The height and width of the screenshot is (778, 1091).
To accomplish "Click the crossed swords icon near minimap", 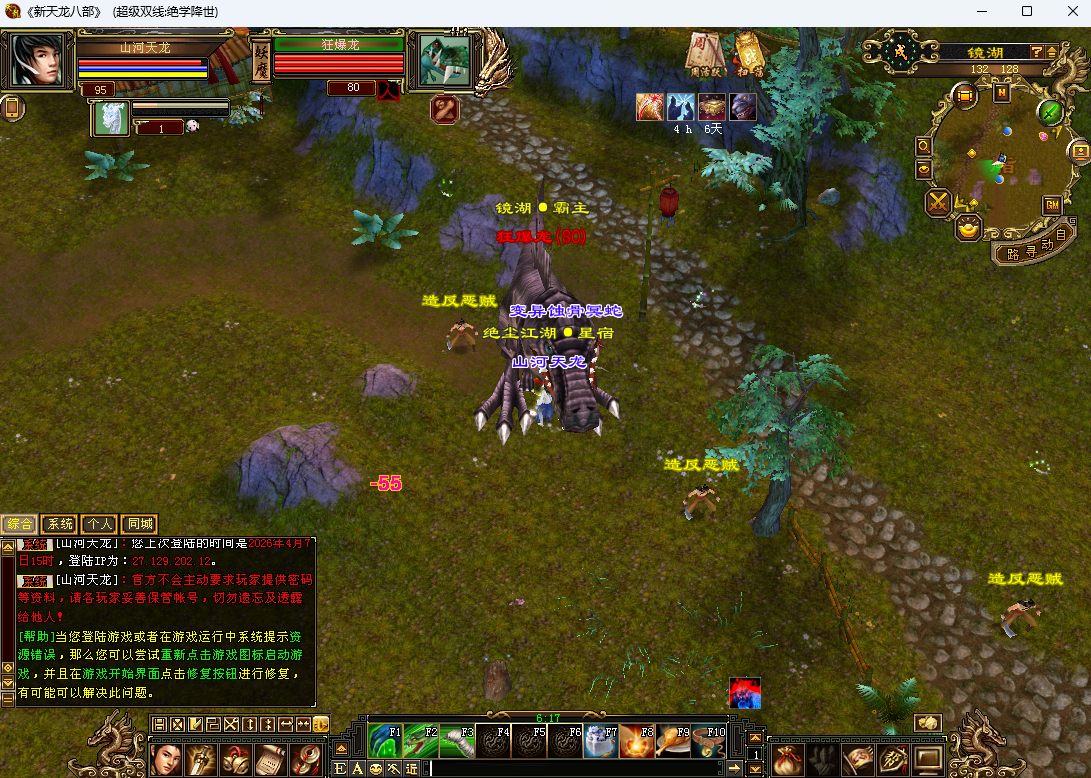I will tap(938, 203).
